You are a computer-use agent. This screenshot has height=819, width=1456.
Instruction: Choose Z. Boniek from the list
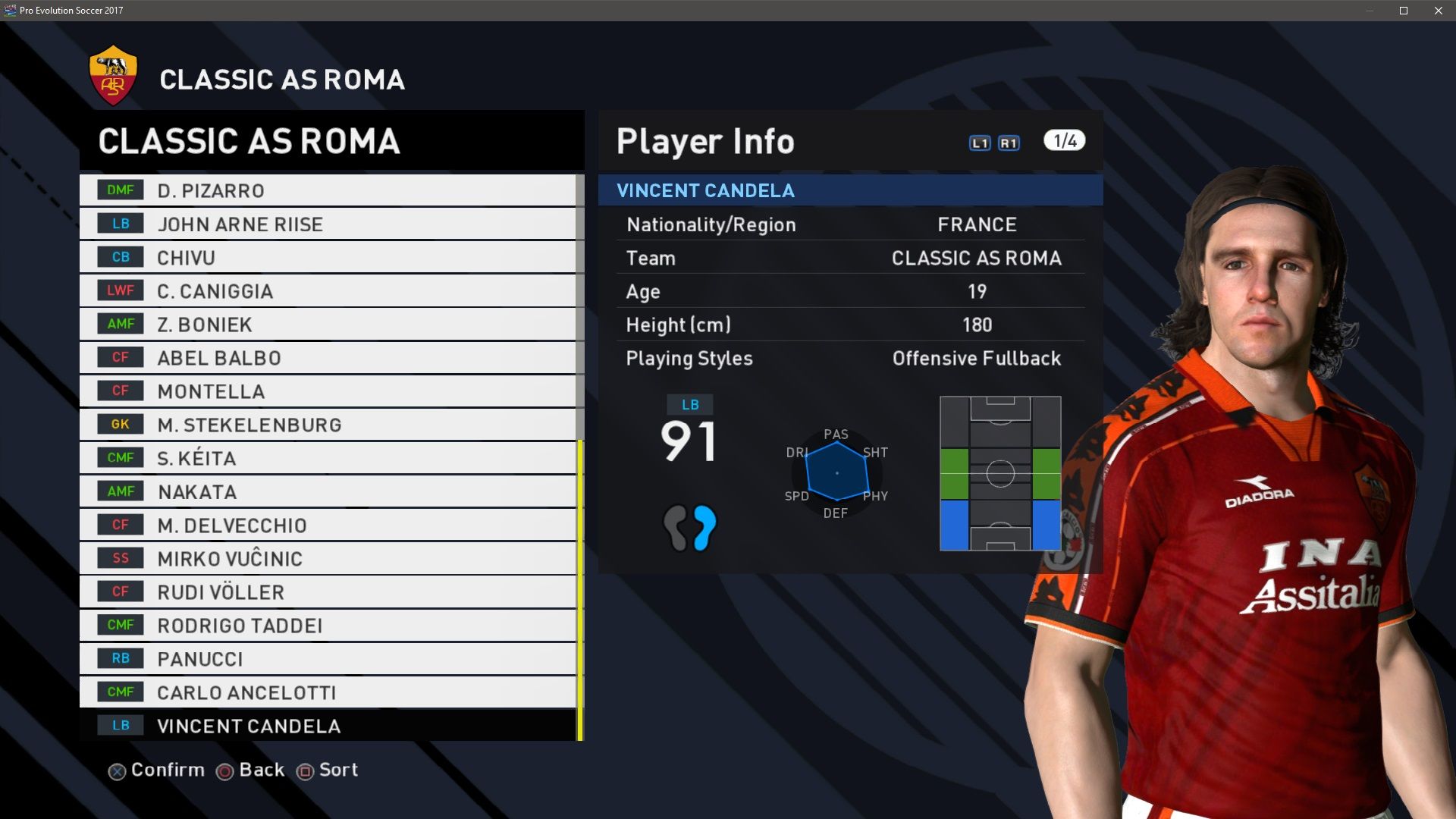[328, 324]
